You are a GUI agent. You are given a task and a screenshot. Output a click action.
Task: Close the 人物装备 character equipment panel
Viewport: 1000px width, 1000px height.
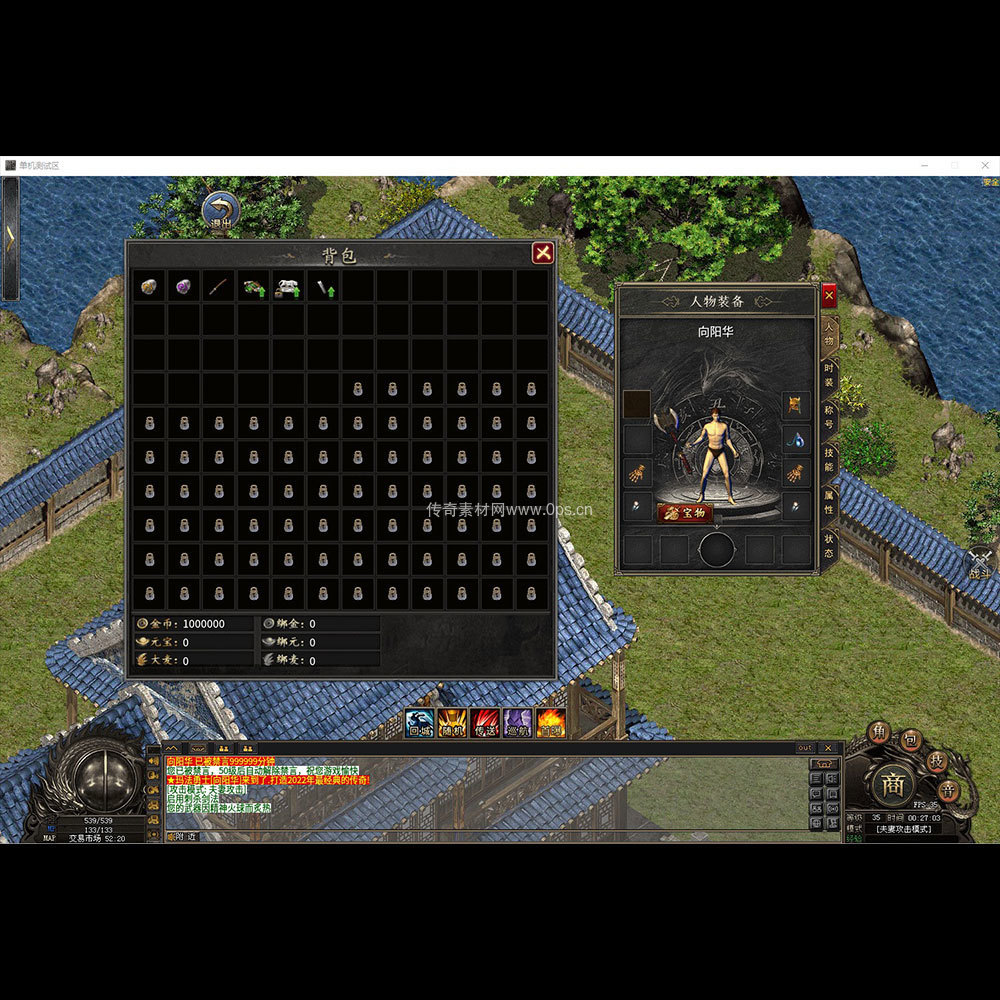829,296
